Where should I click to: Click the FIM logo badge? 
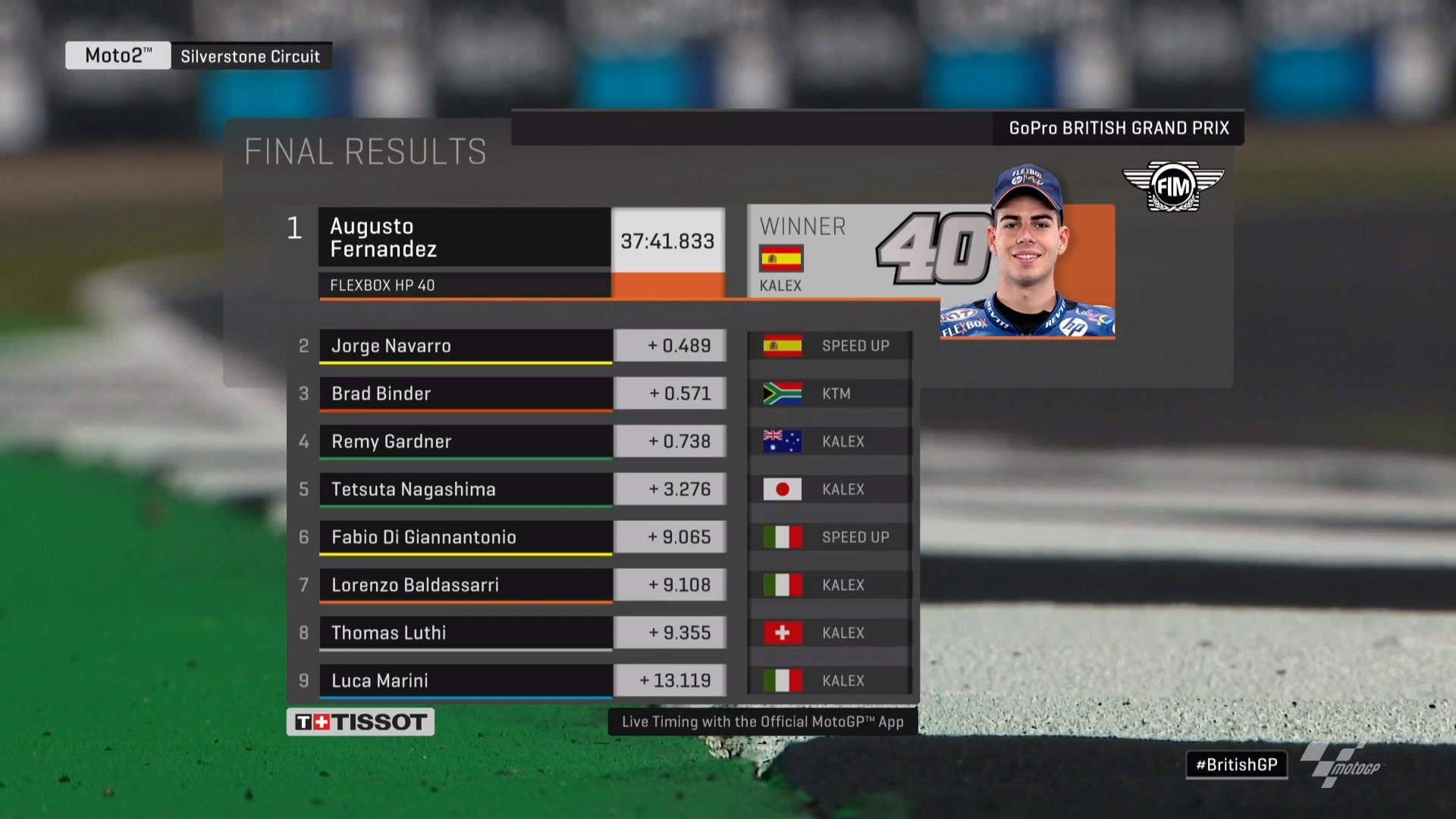click(x=1172, y=186)
